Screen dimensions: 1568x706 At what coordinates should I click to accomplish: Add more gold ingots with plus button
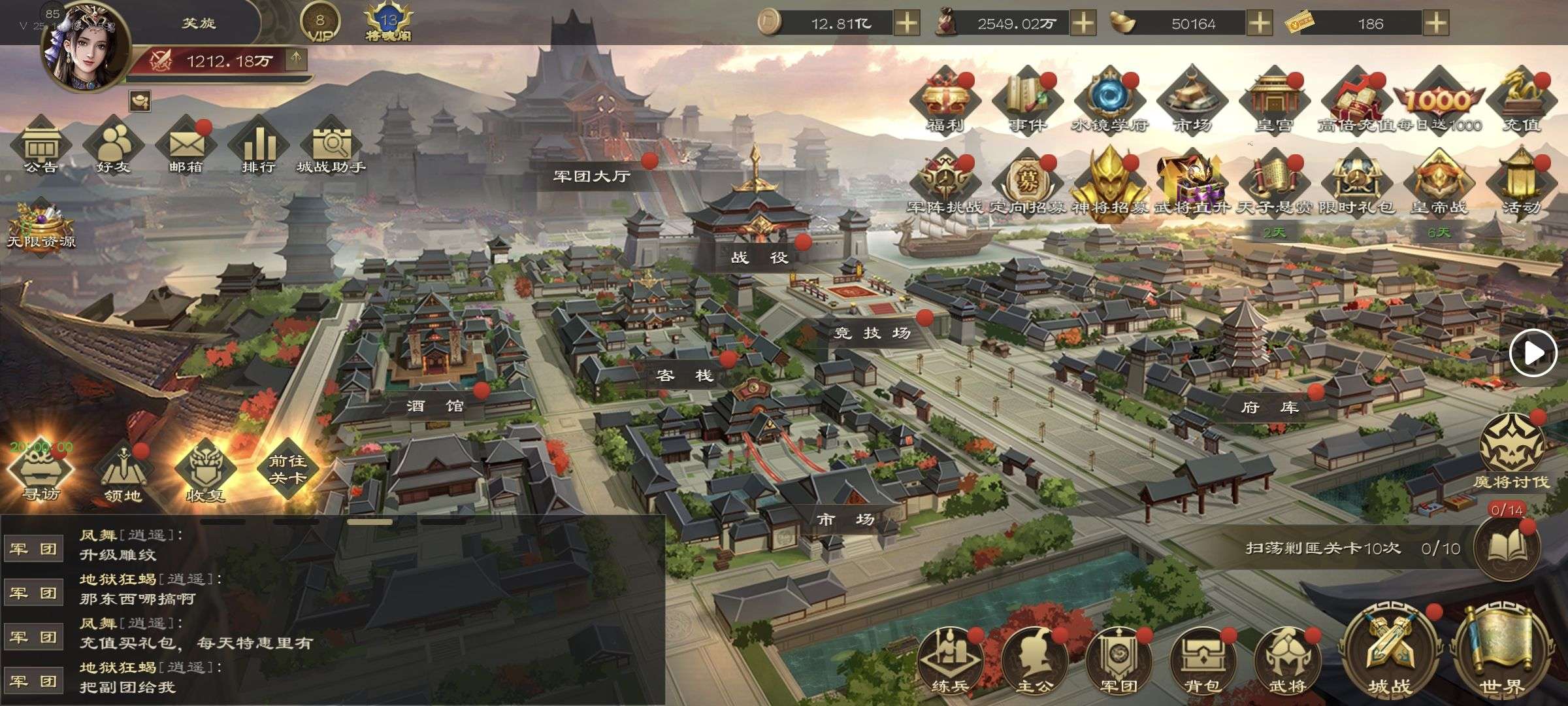point(1260,24)
